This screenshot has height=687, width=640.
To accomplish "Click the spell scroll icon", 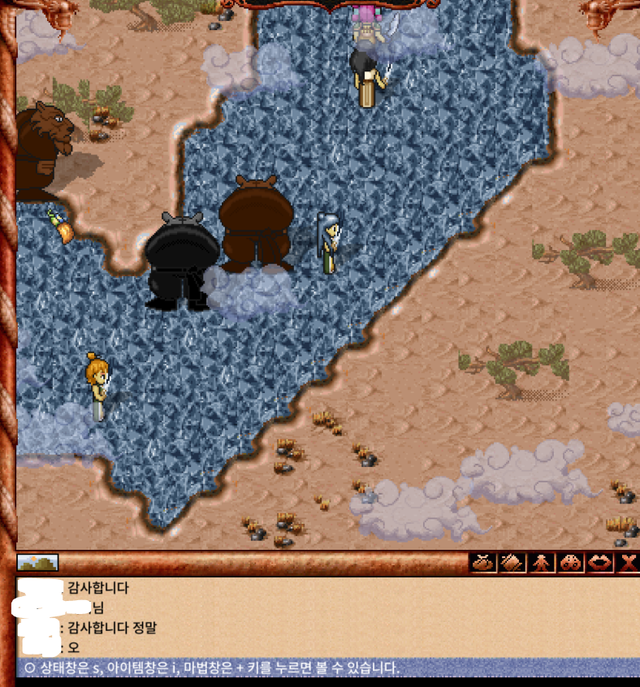I will click(x=512, y=563).
